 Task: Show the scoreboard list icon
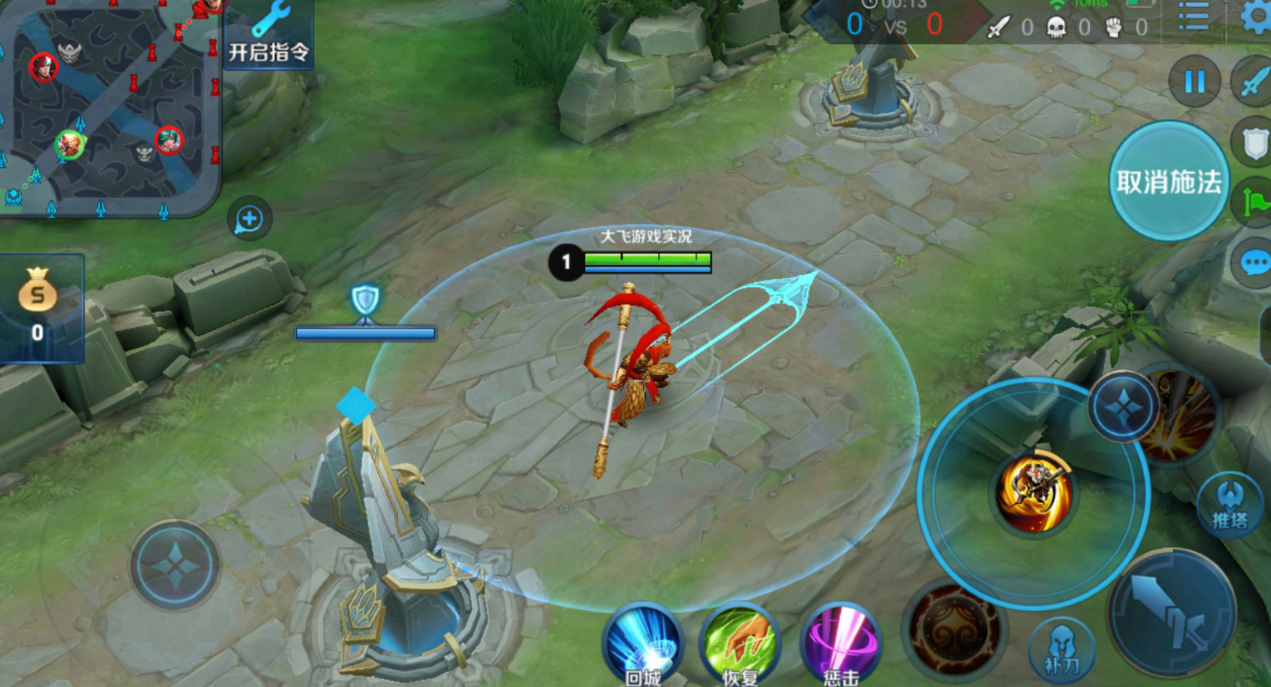1193,15
